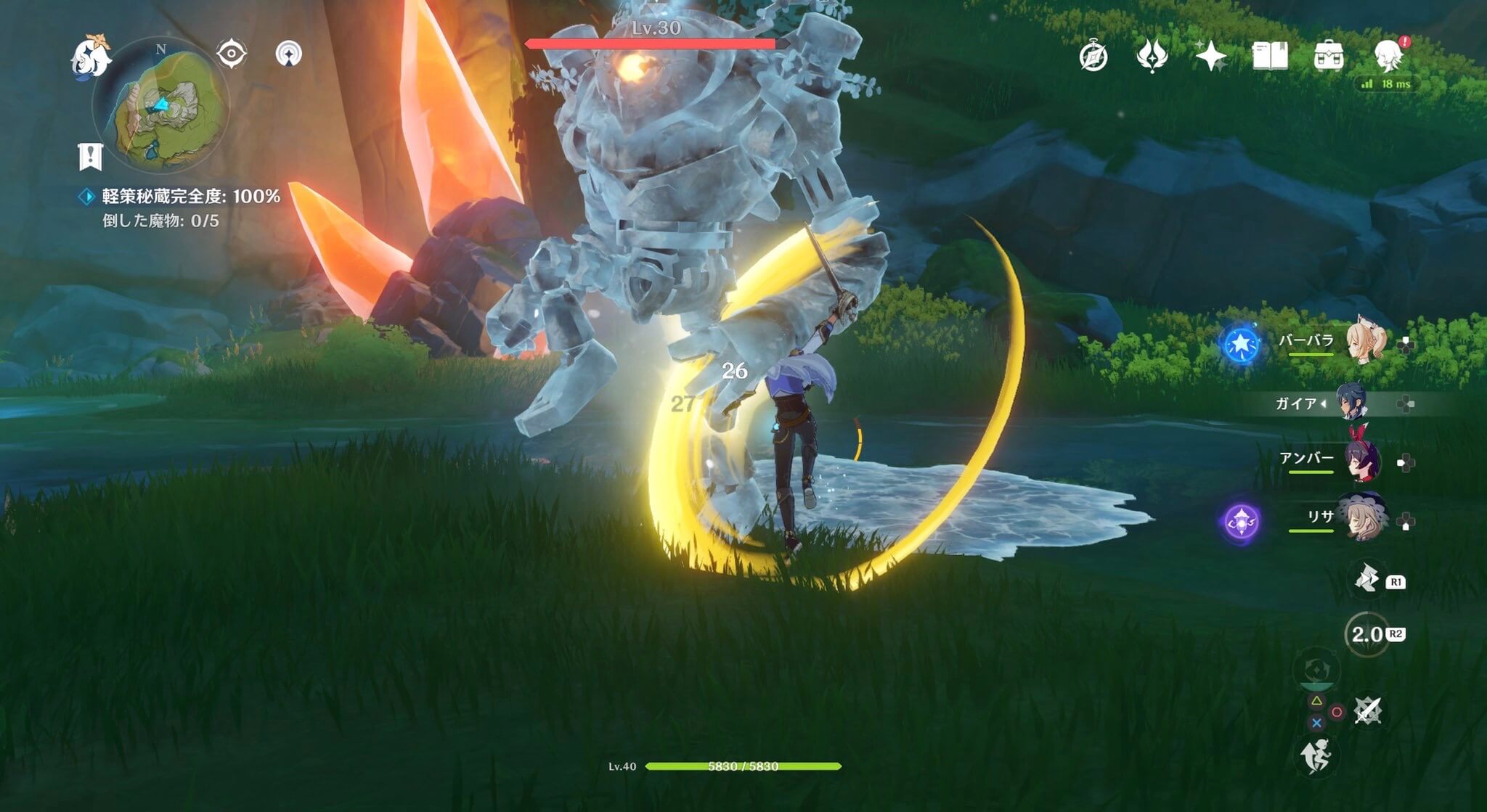This screenshot has width=1487, height=812.
Task: Switch to party member リサ
Action: point(1362,518)
